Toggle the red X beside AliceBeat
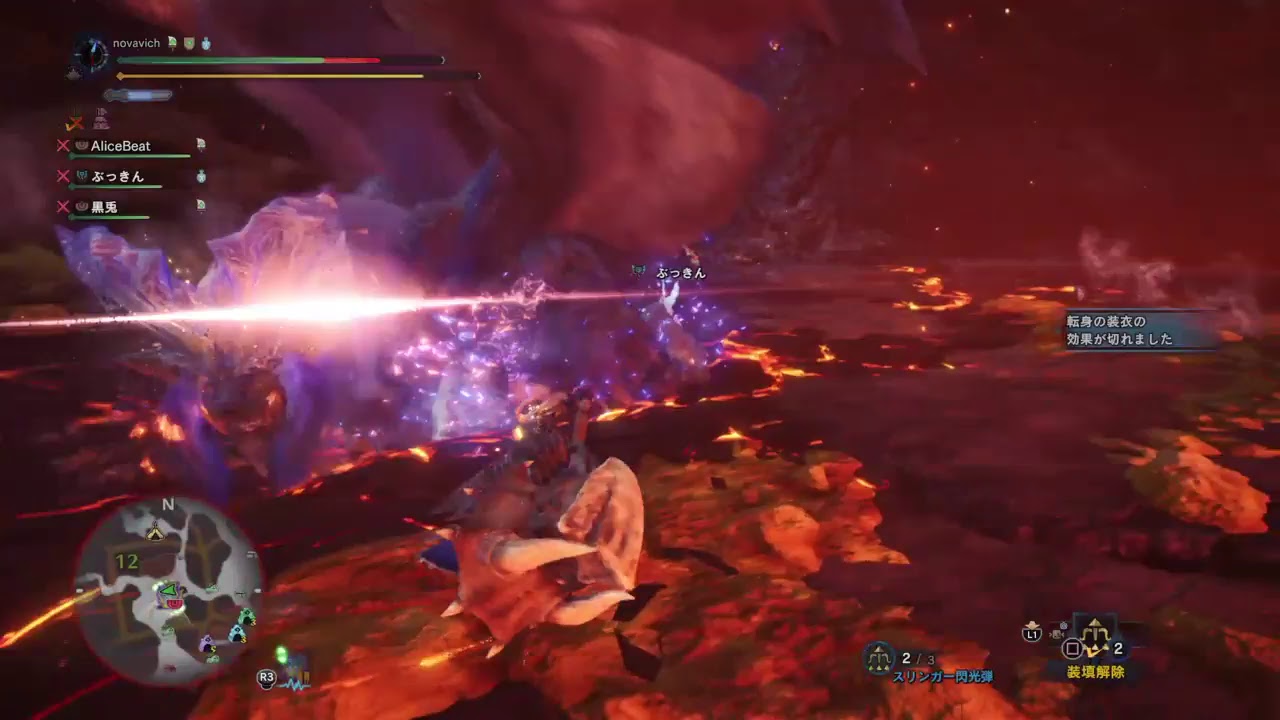Image resolution: width=1280 pixels, height=720 pixels. tap(63, 145)
